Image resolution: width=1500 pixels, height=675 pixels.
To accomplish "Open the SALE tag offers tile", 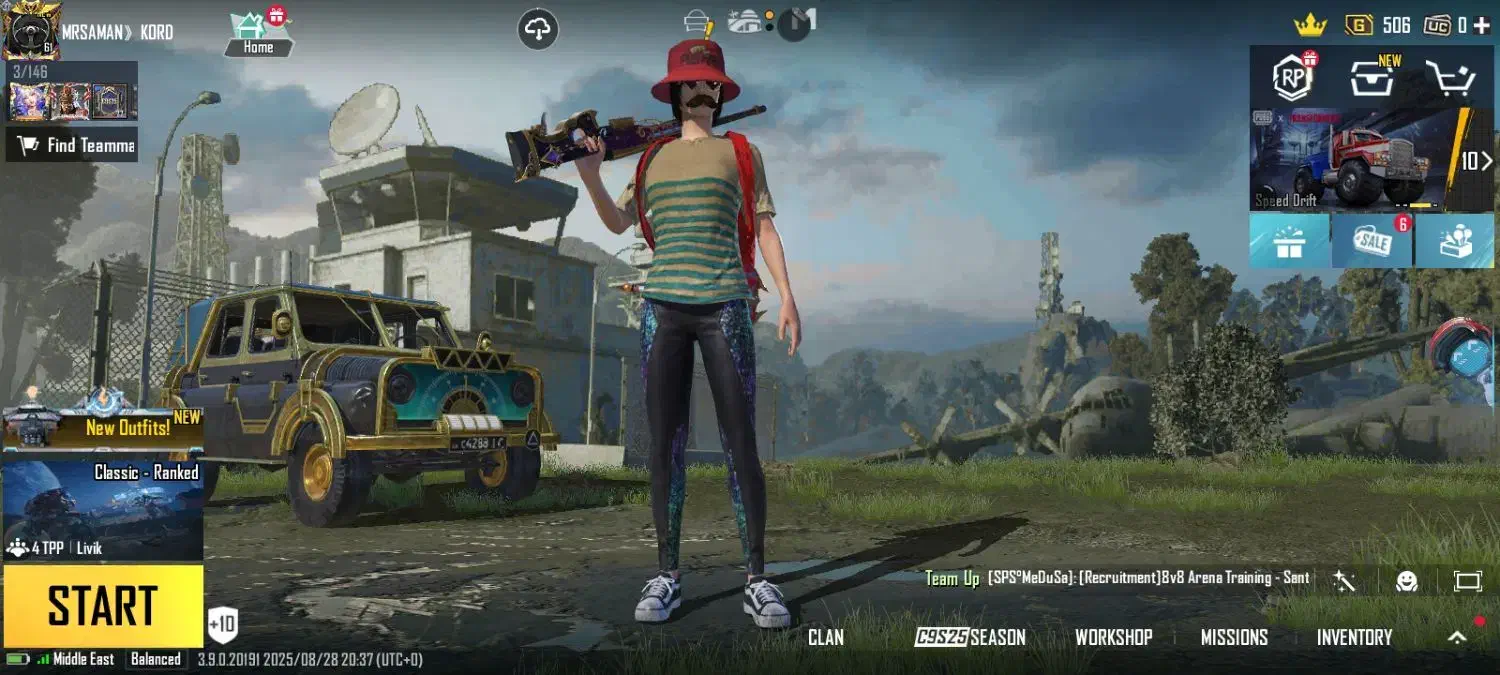I will pos(1371,241).
